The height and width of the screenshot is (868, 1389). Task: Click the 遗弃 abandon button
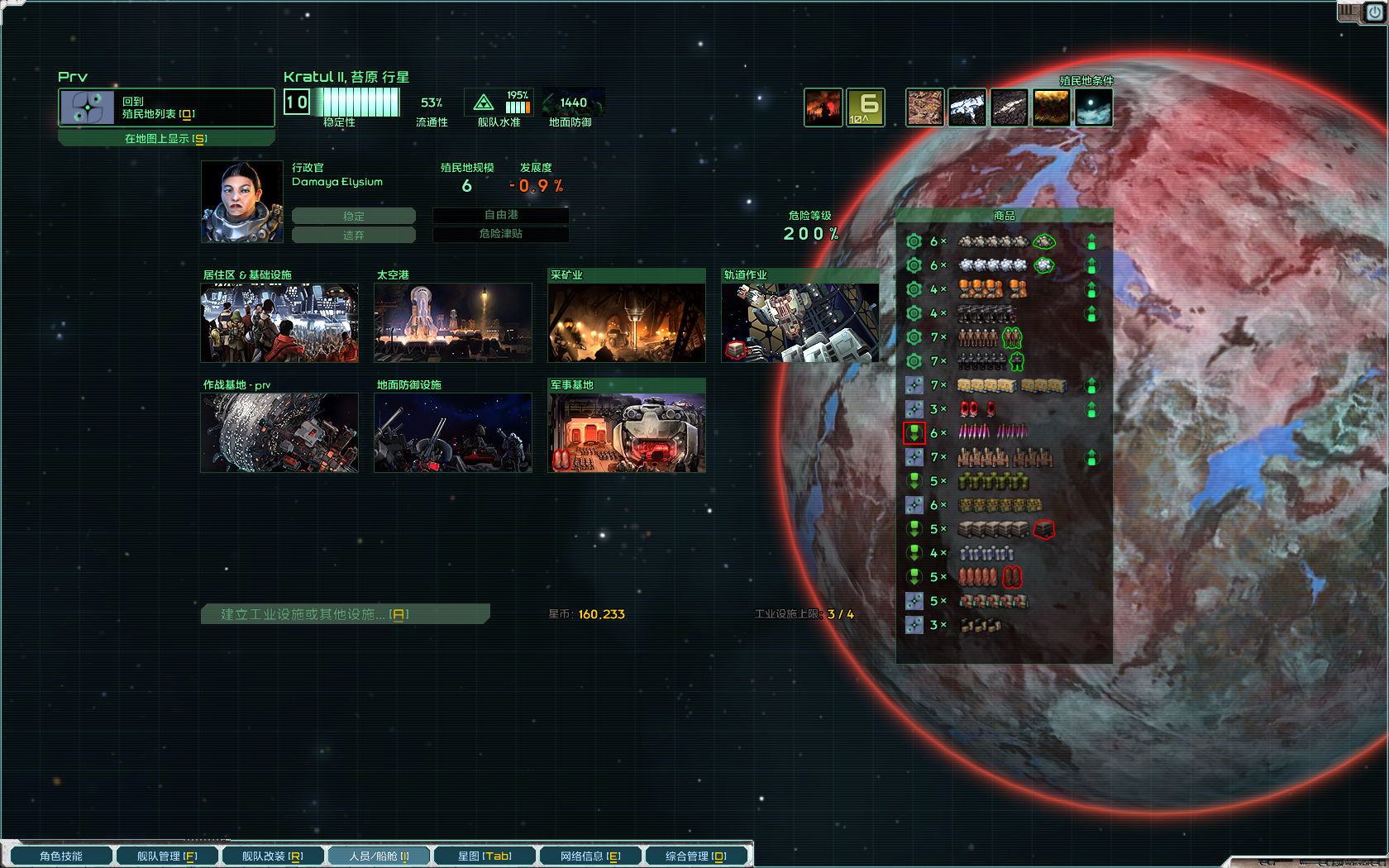tap(354, 235)
